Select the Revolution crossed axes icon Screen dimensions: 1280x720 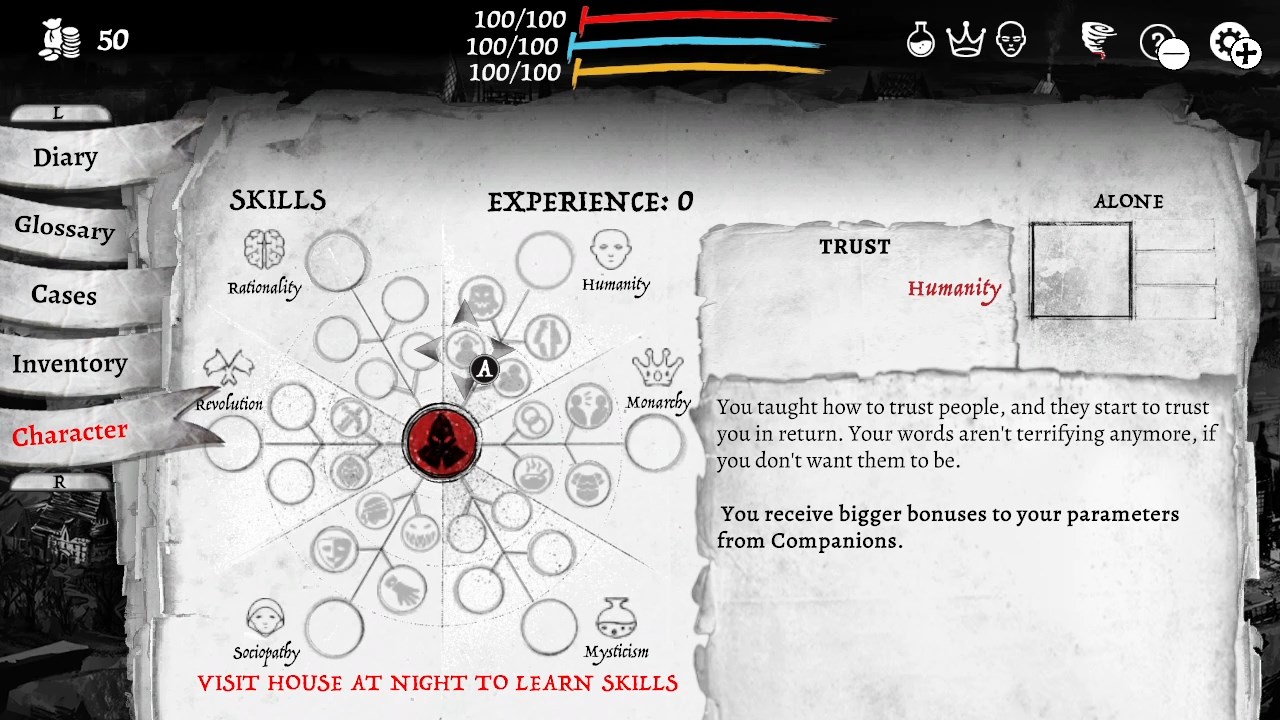pos(228,368)
